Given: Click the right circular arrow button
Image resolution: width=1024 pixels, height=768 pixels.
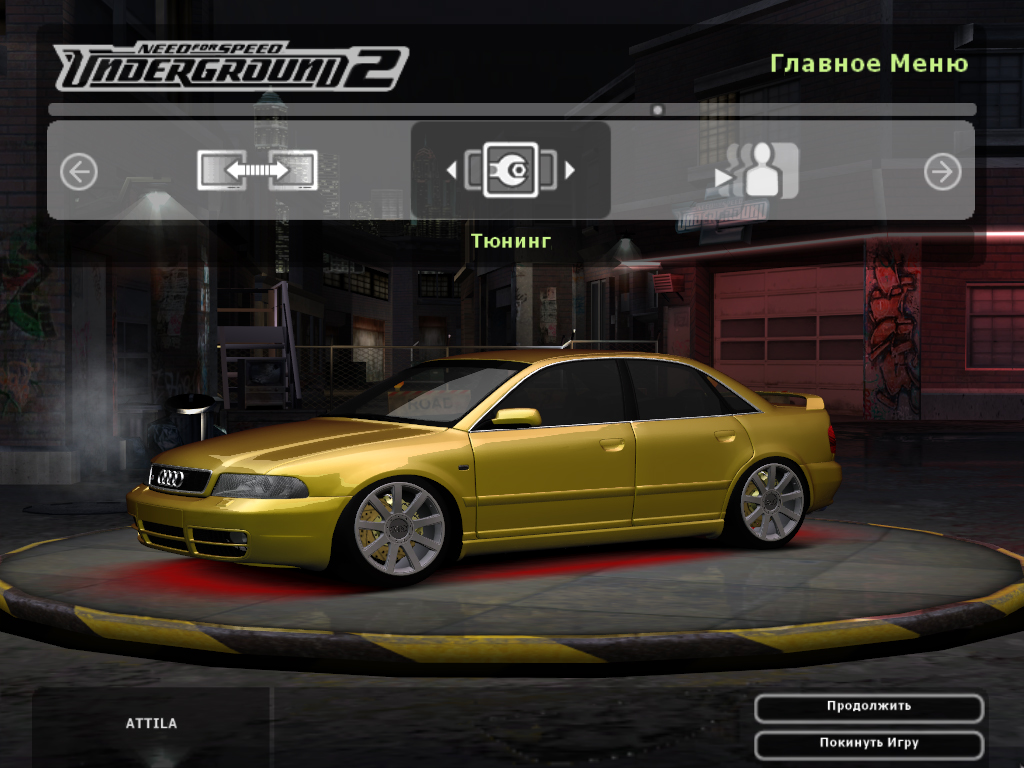Looking at the screenshot, I should (x=941, y=172).
